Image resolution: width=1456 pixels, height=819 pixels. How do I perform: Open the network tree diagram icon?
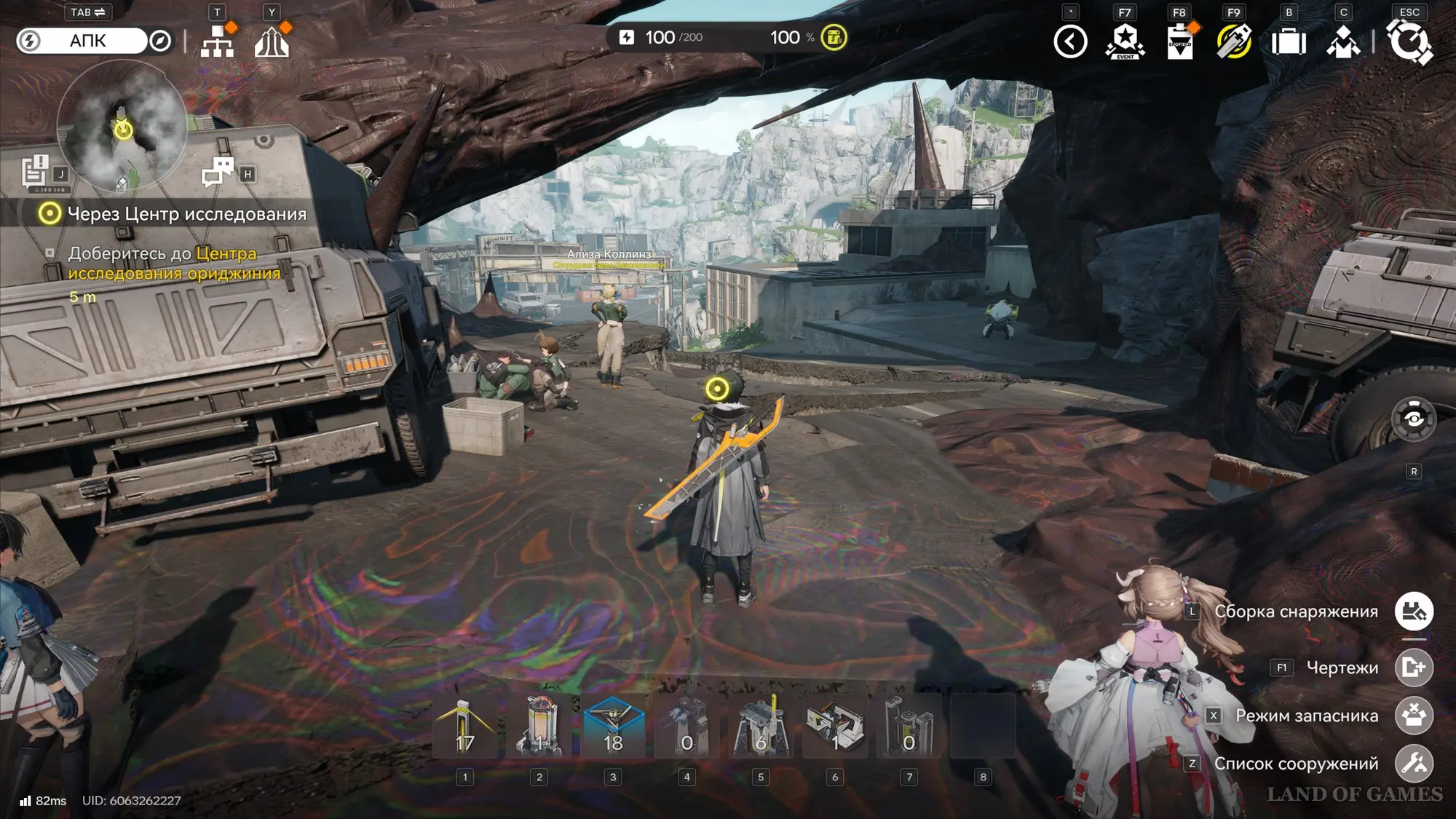[217, 41]
